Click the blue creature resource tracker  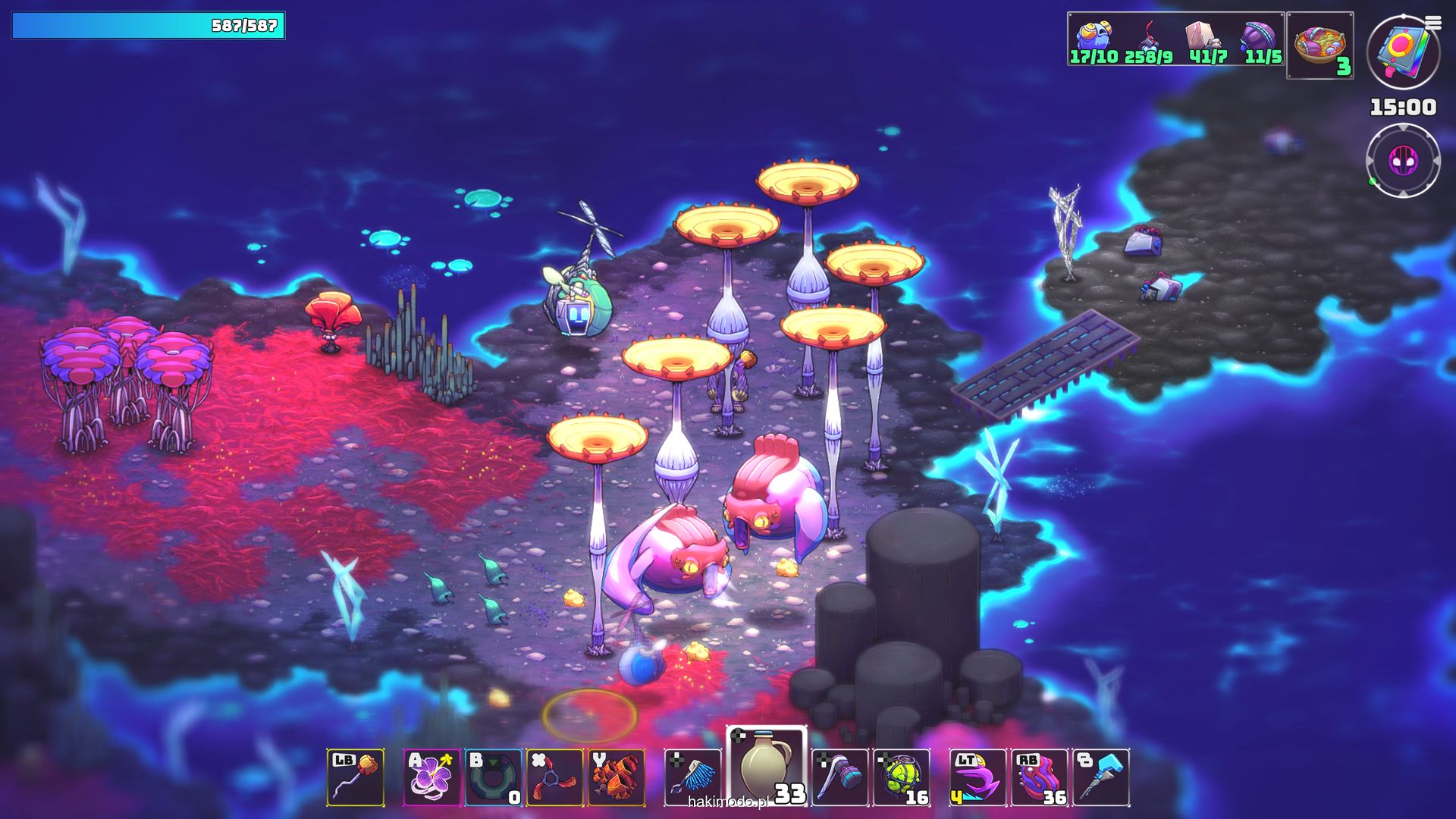click(1094, 41)
